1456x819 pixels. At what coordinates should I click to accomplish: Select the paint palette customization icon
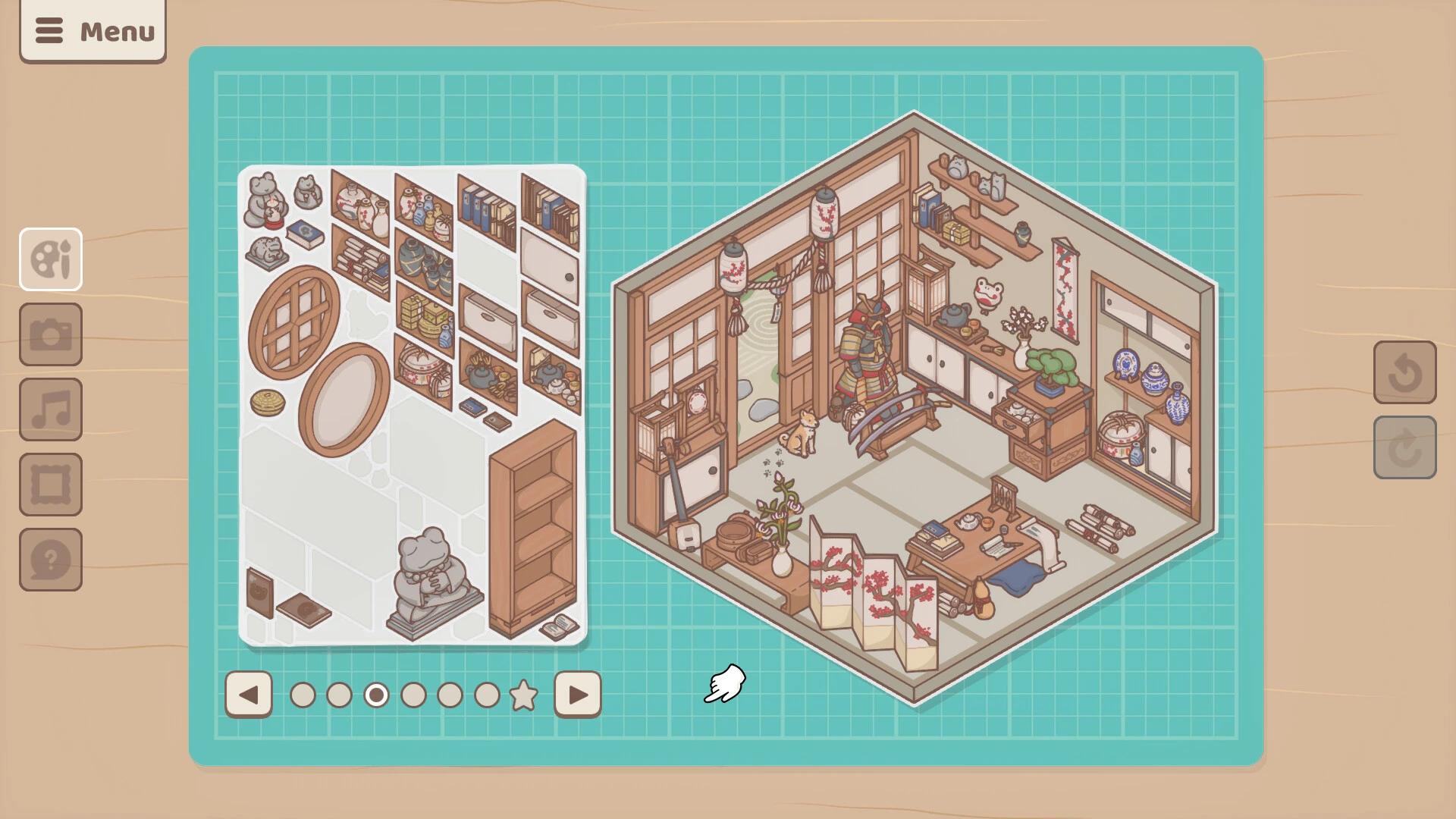click(50, 259)
